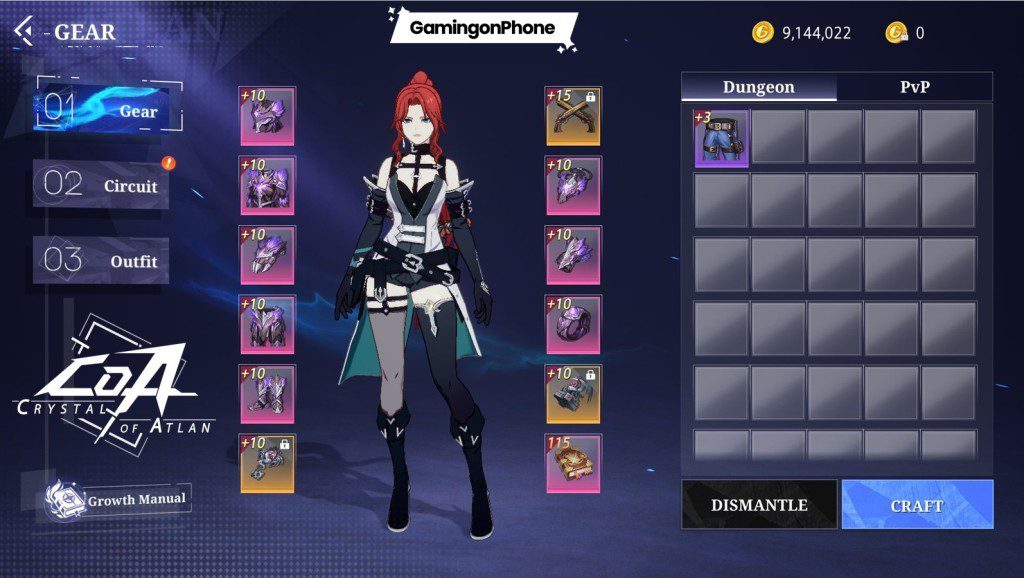The height and width of the screenshot is (578, 1024).
Task: Select the equipped boots slot
Action: click(267, 394)
